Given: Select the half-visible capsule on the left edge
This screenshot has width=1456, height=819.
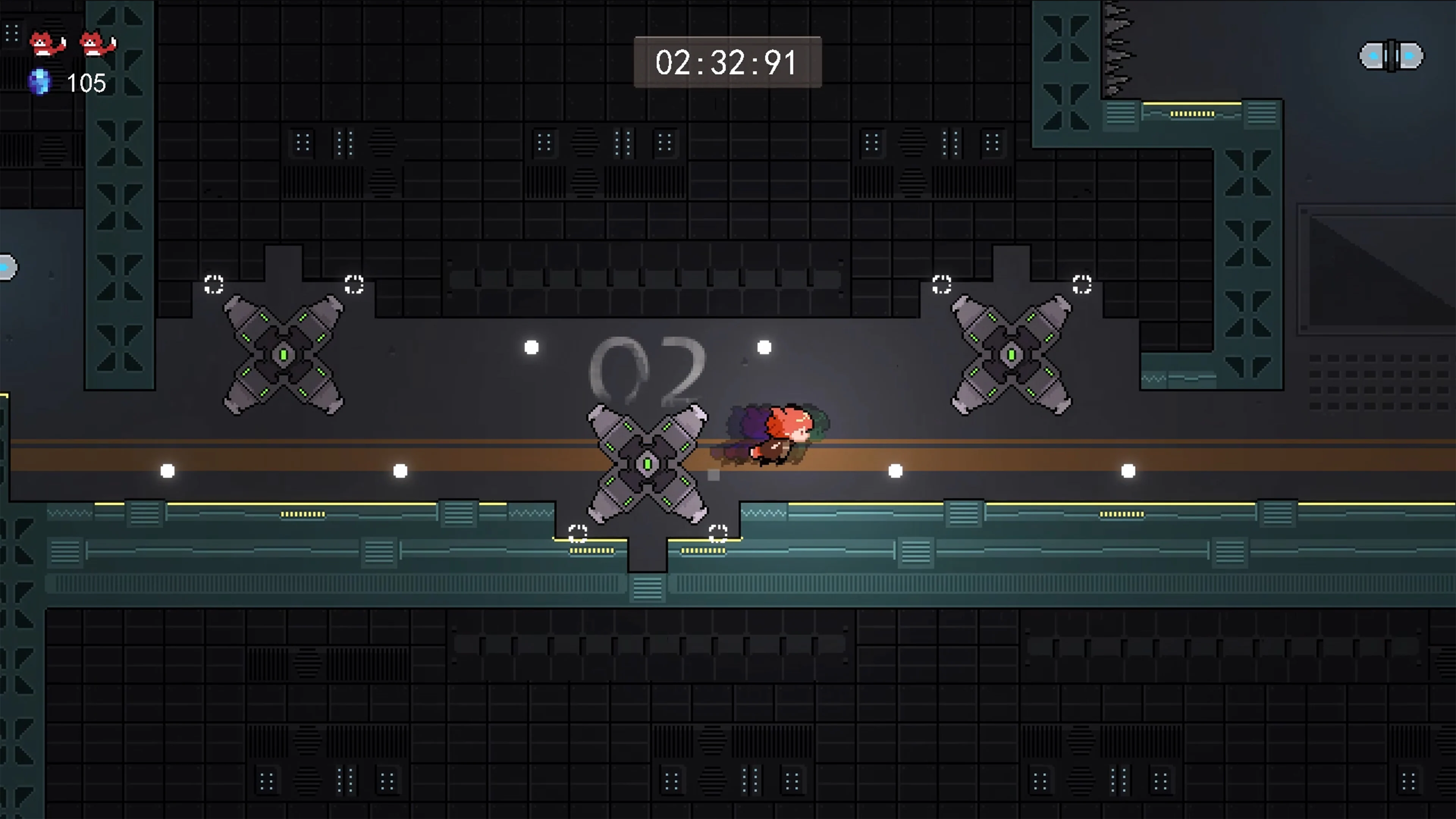Looking at the screenshot, I should coord(6,268).
